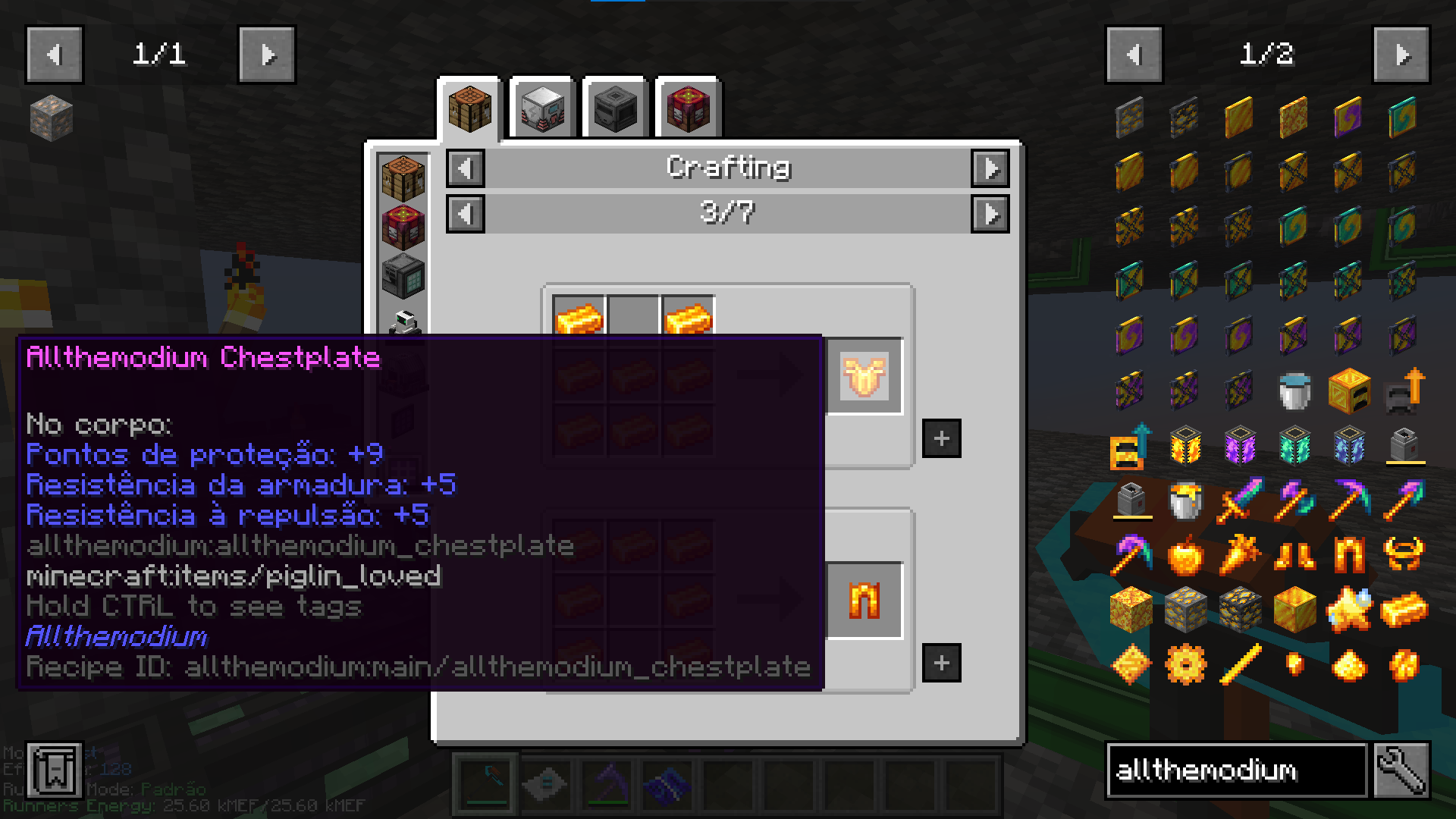This screenshot has height=819, width=1456.
Task: Click the + button beside the leggings recipe
Action: [x=940, y=663]
